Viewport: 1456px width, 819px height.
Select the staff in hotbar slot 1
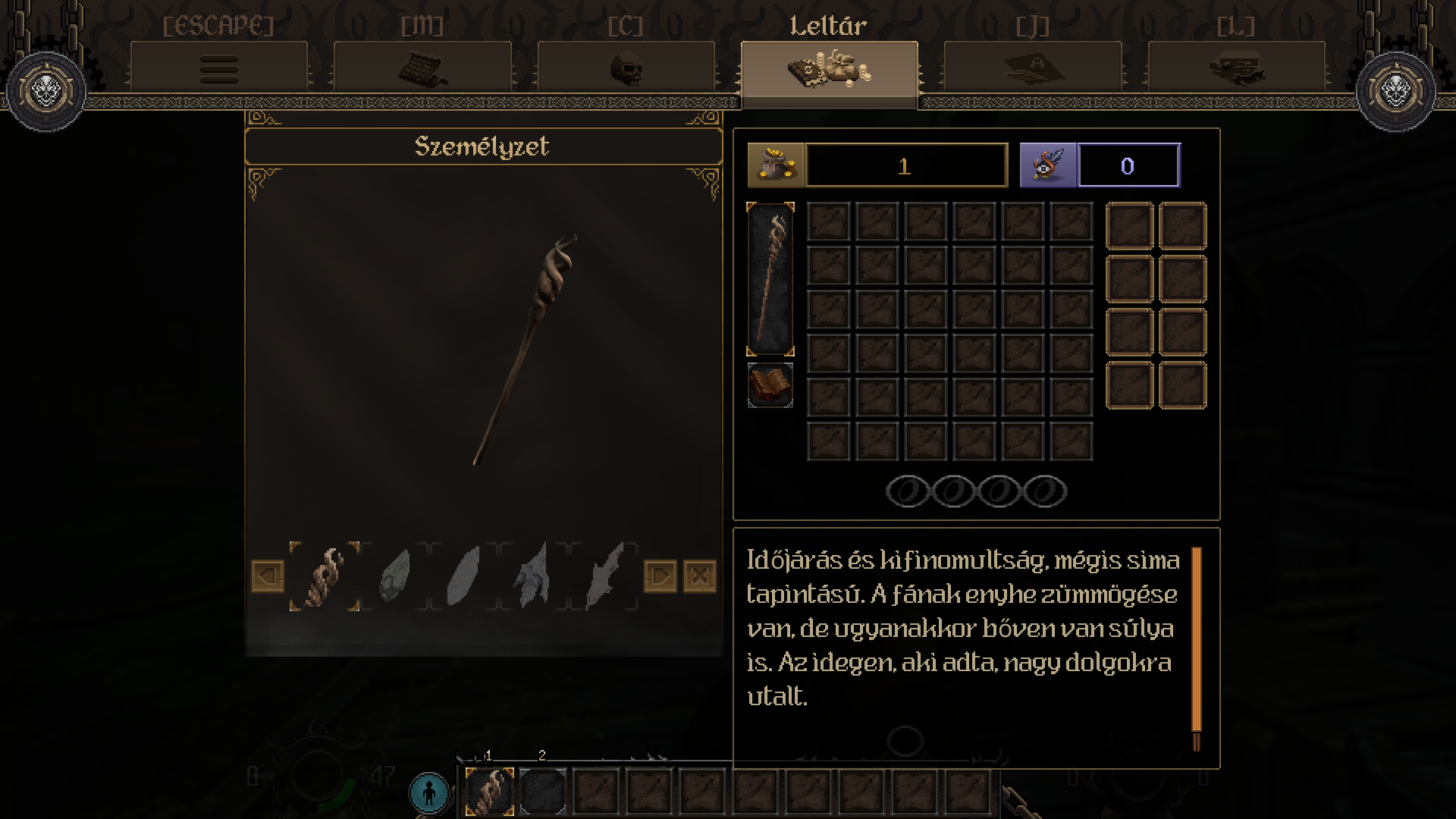click(489, 791)
